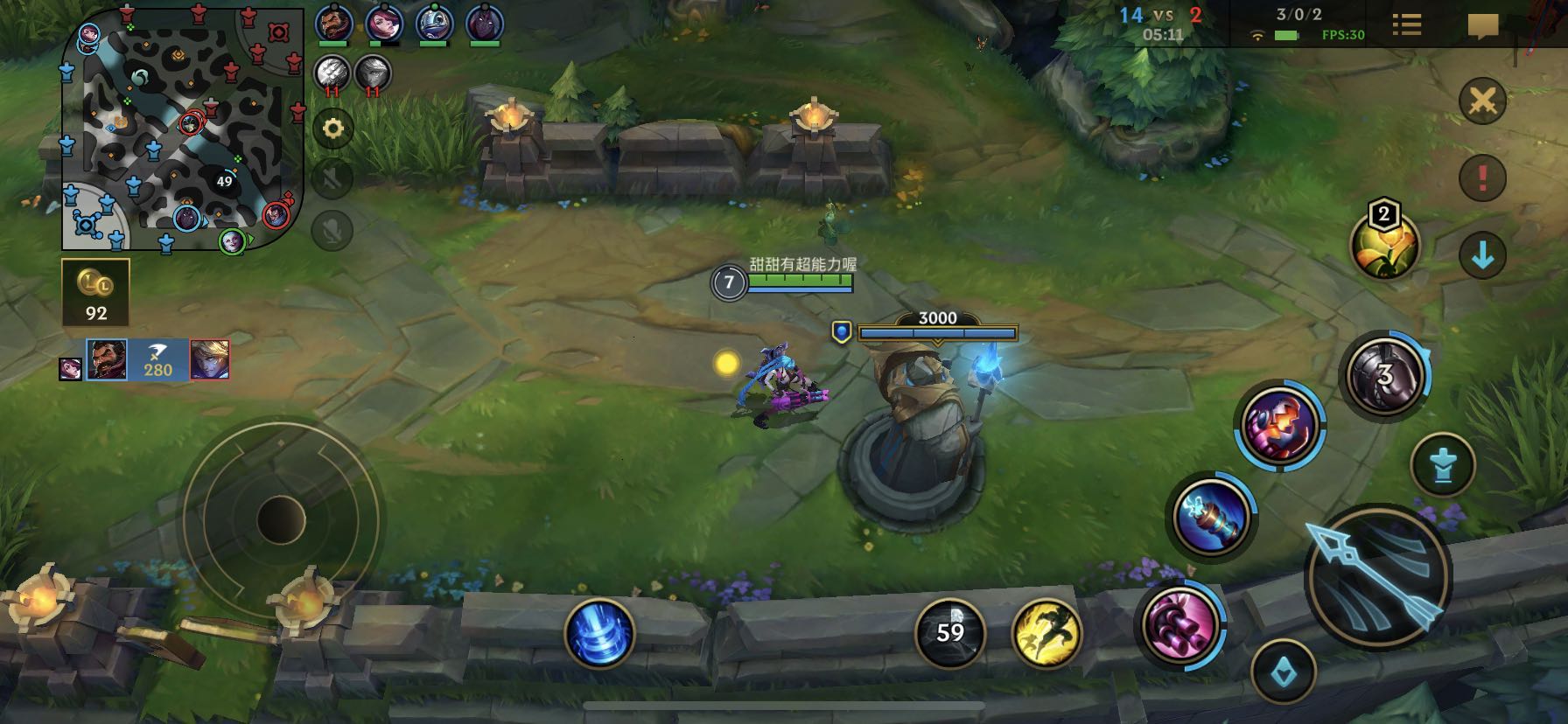Show the scoreboard list
Screen dimensions: 1568x724
1406,24
